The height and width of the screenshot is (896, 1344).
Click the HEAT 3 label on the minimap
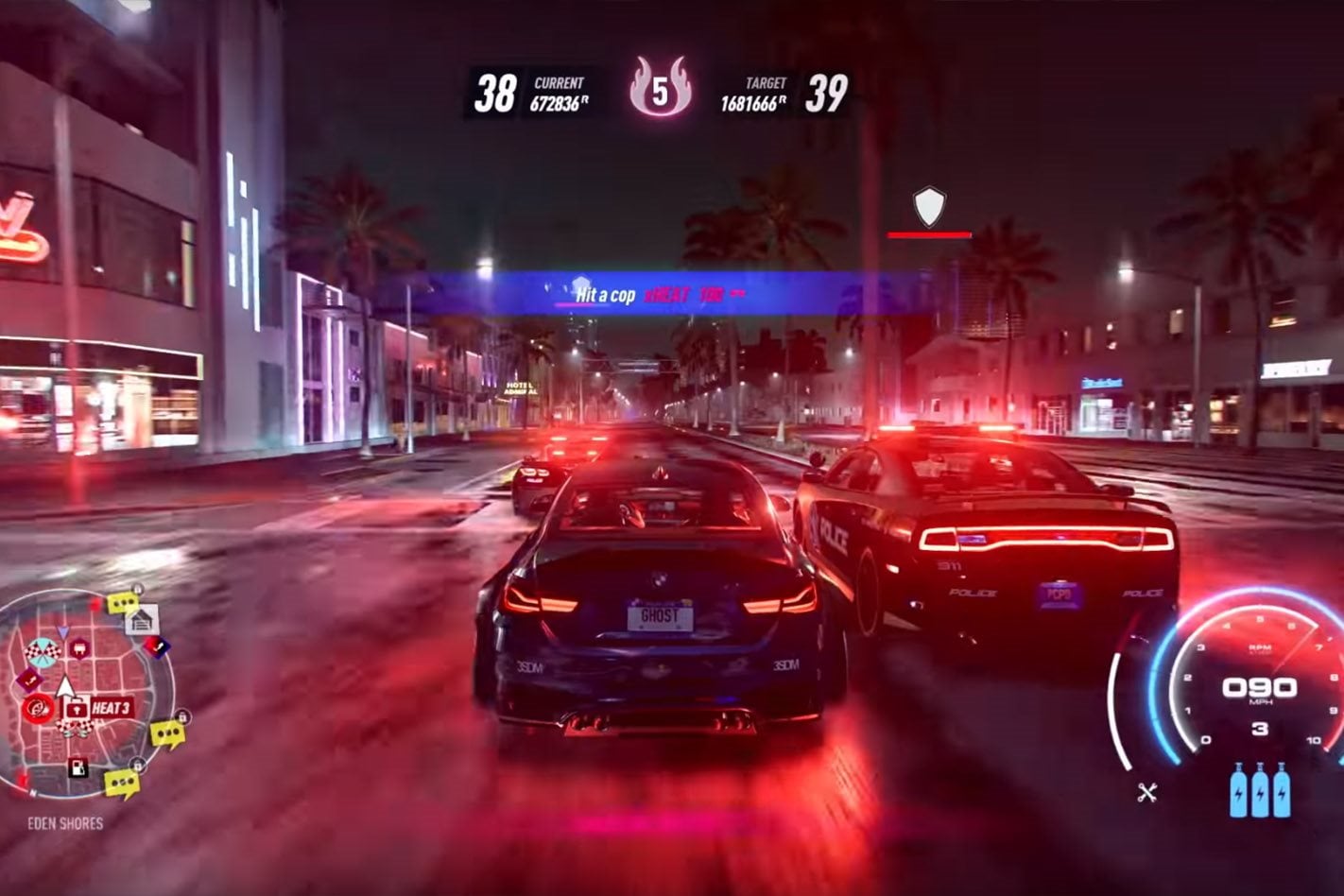click(112, 707)
